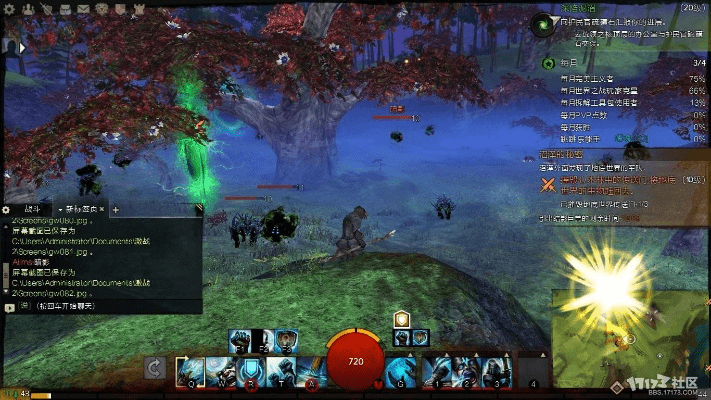Open the lion head trading post icon
This screenshot has width=711, height=400.
point(103,8)
